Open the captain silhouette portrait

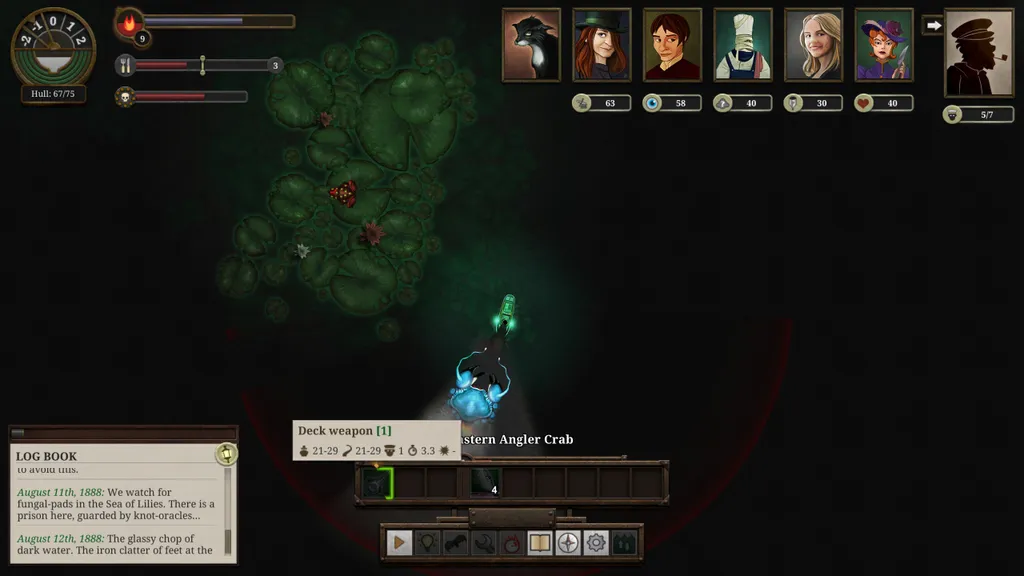[x=978, y=53]
